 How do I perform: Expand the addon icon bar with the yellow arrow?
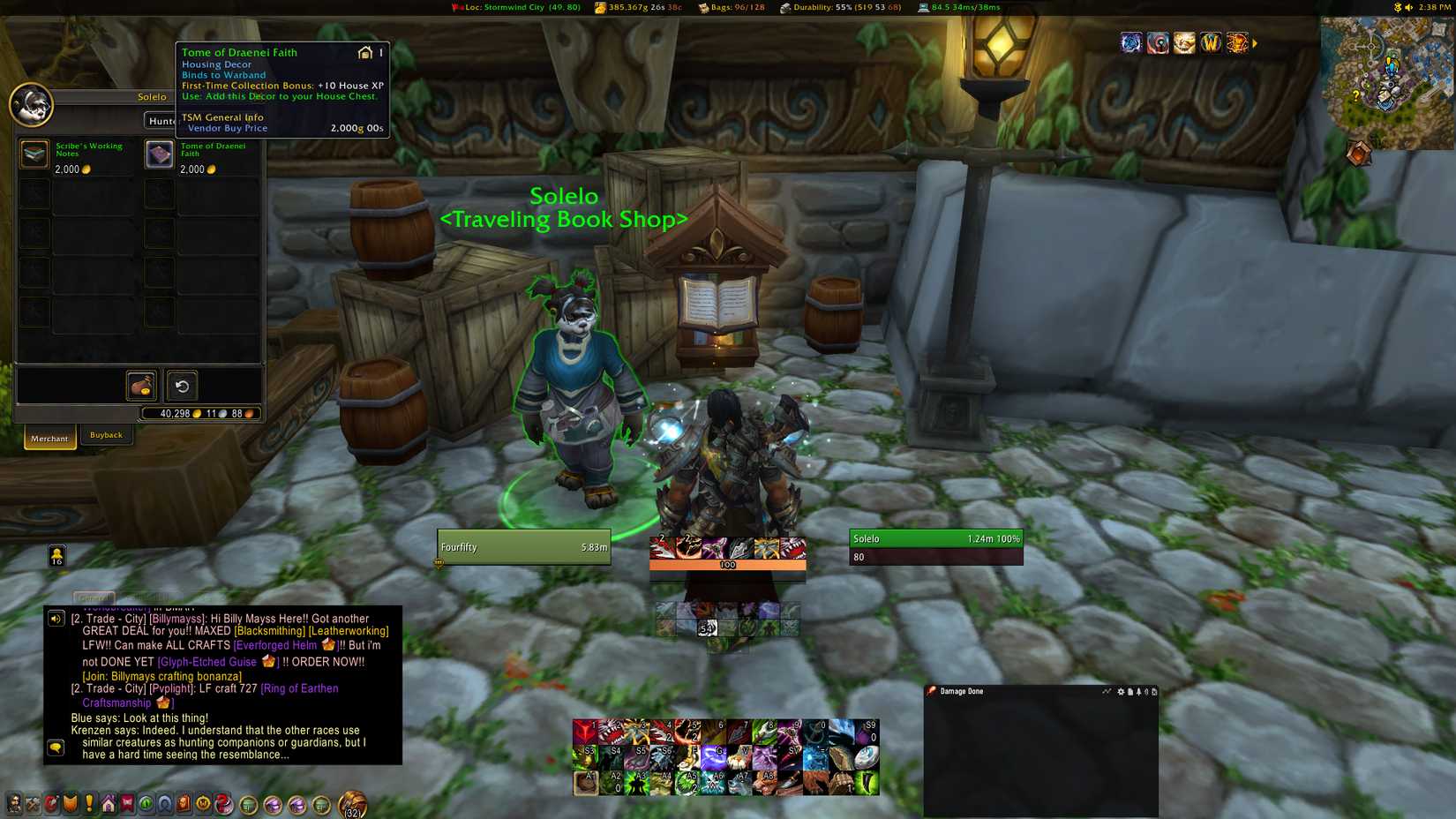tap(1255, 41)
